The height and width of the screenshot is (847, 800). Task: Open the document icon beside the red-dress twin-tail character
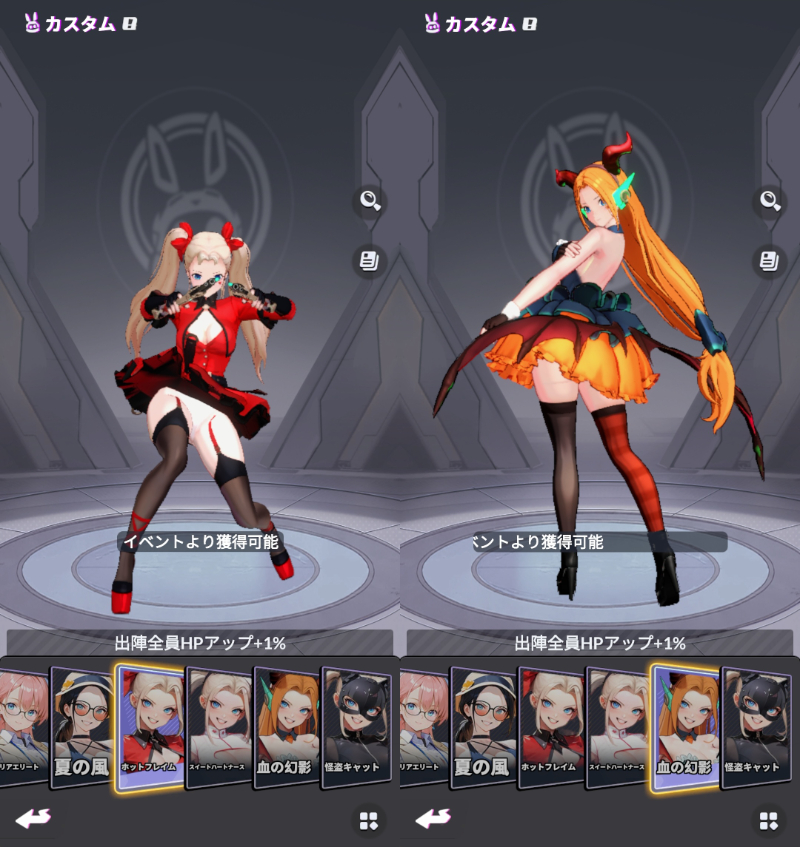[370, 262]
